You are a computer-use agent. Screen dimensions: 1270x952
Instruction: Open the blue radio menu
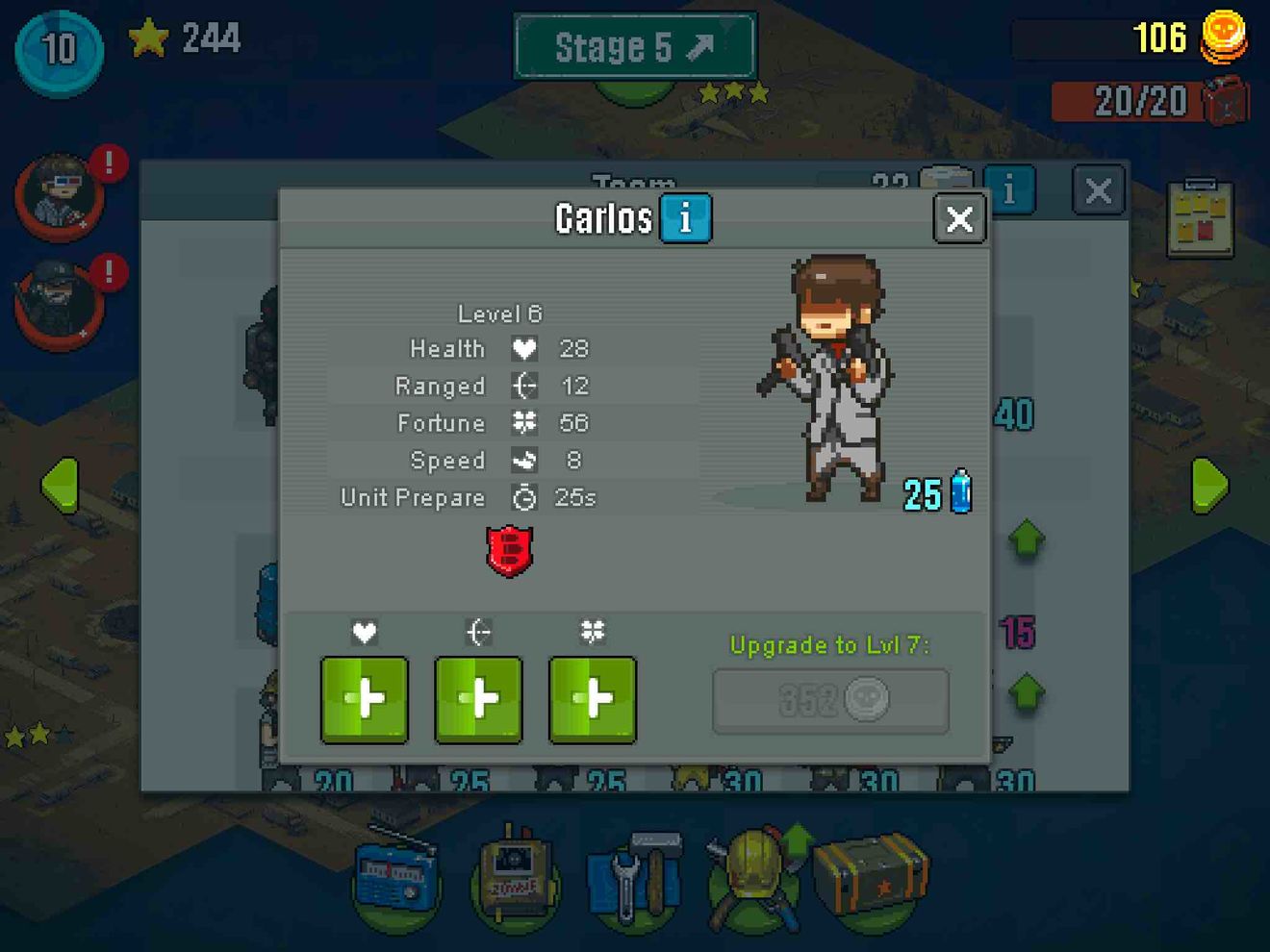coord(395,880)
